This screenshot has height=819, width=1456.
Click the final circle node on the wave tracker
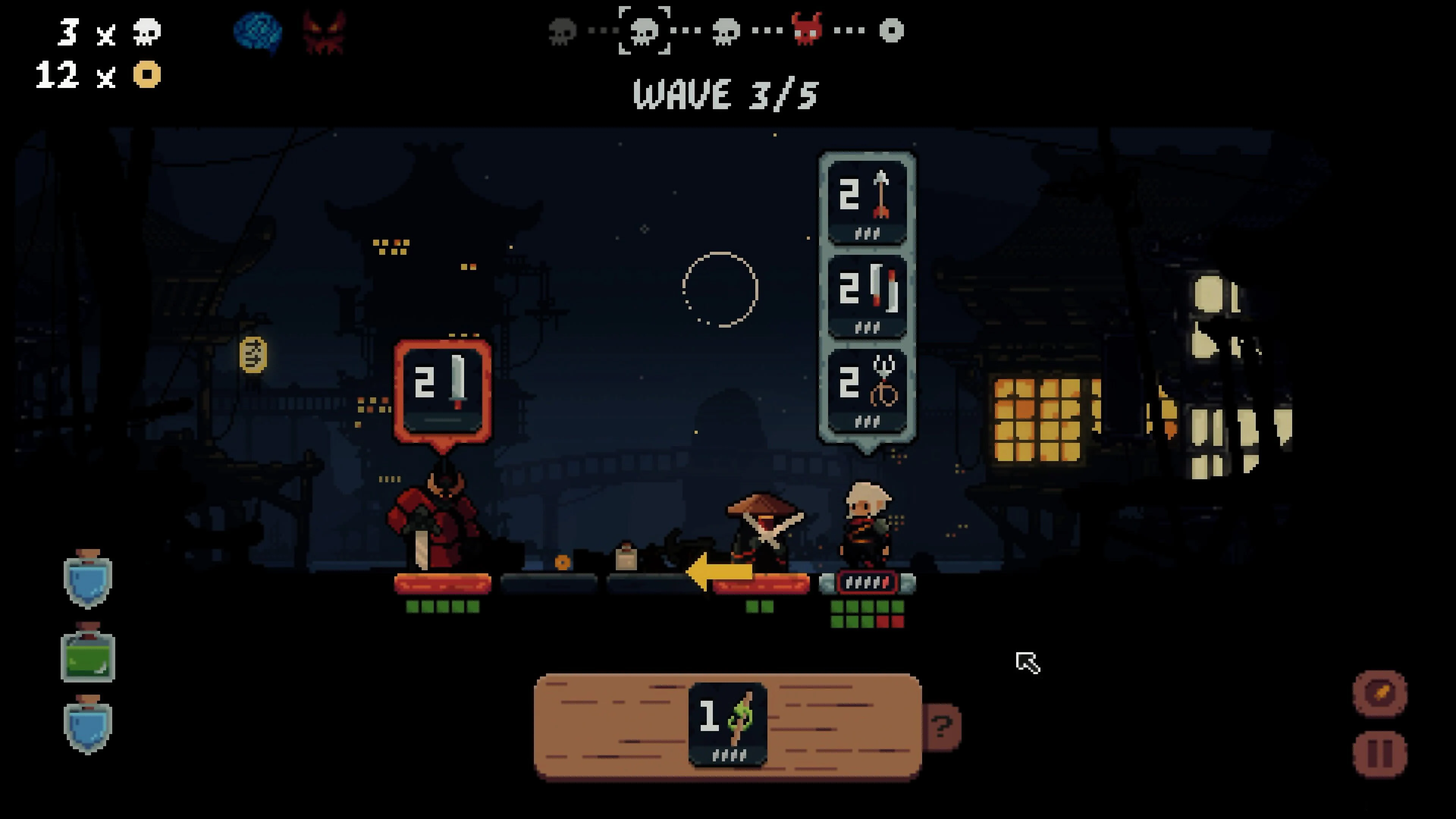pyautogui.click(x=892, y=31)
